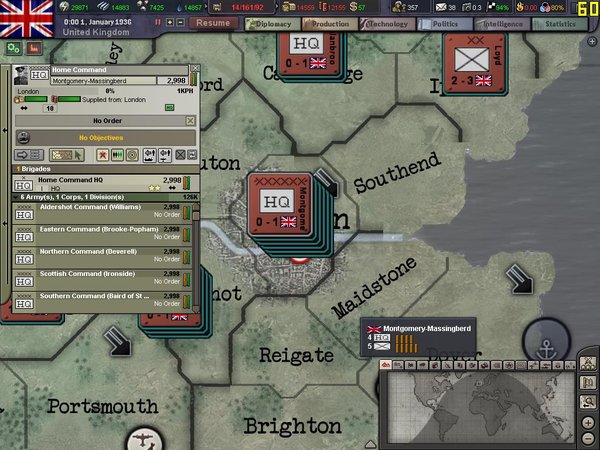
Task: Switch to the Production tab
Action: pos(327,23)
